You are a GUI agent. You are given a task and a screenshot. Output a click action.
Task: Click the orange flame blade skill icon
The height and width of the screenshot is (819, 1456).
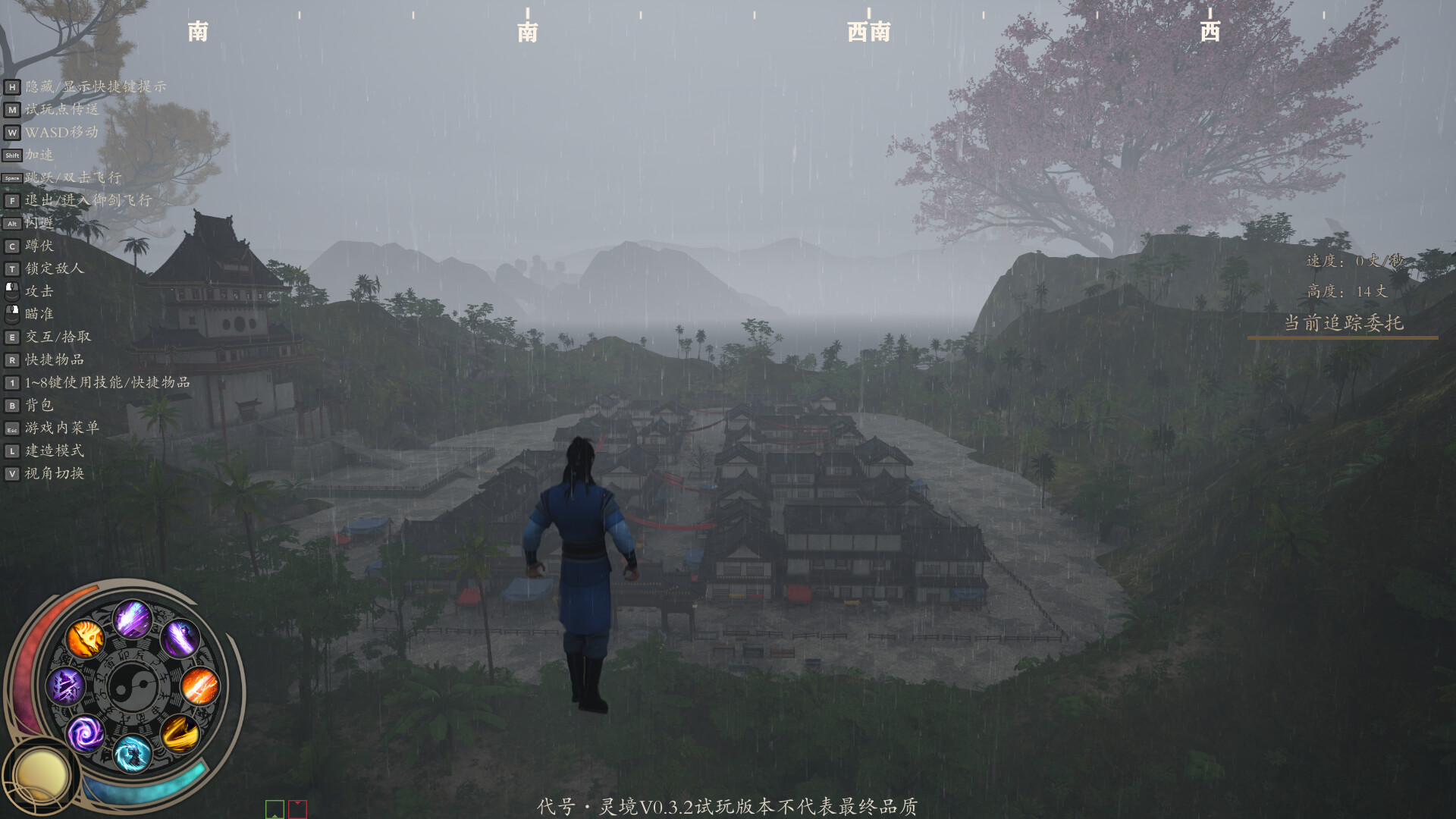point(86,639)
